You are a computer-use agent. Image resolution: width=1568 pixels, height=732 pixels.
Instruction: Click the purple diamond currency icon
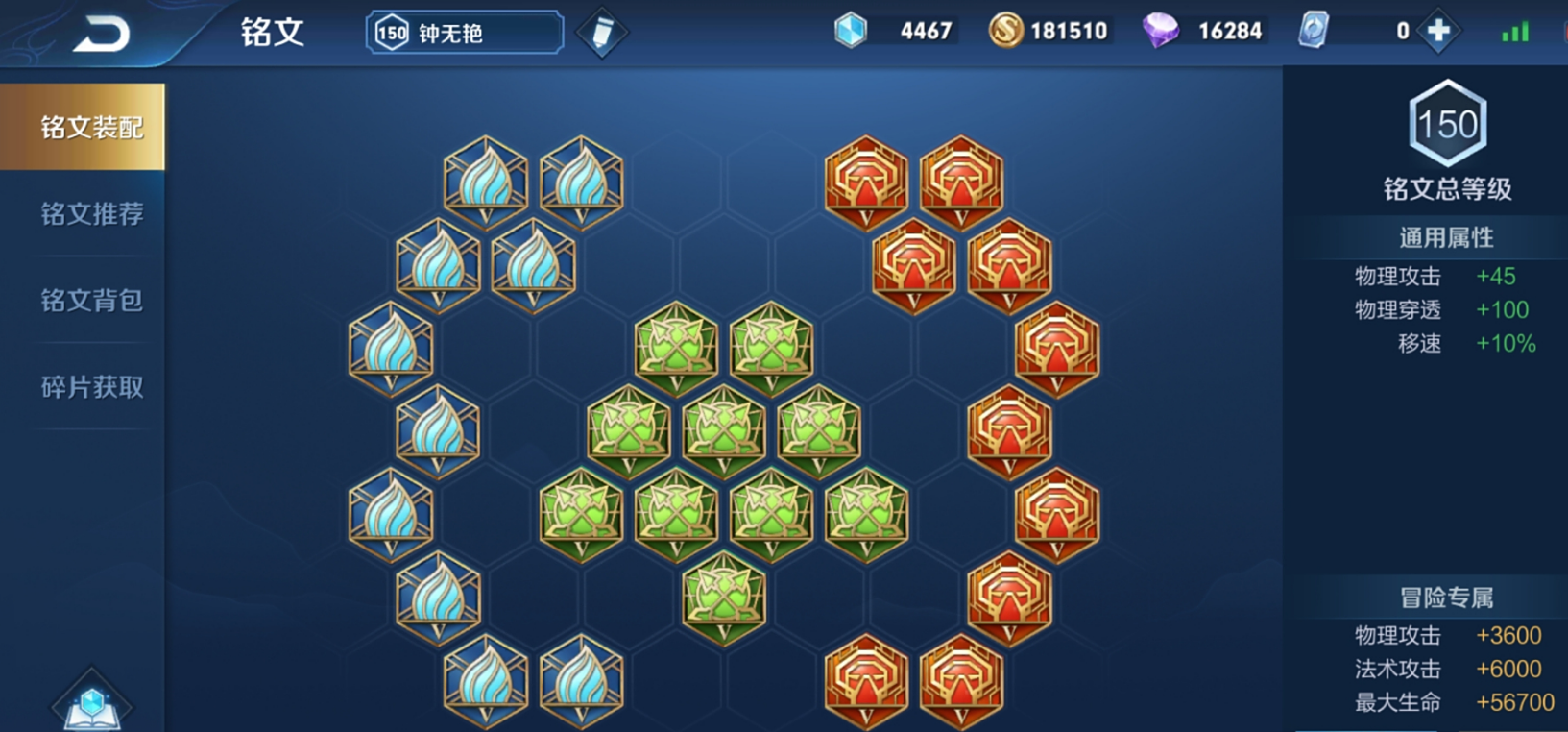1161,30
